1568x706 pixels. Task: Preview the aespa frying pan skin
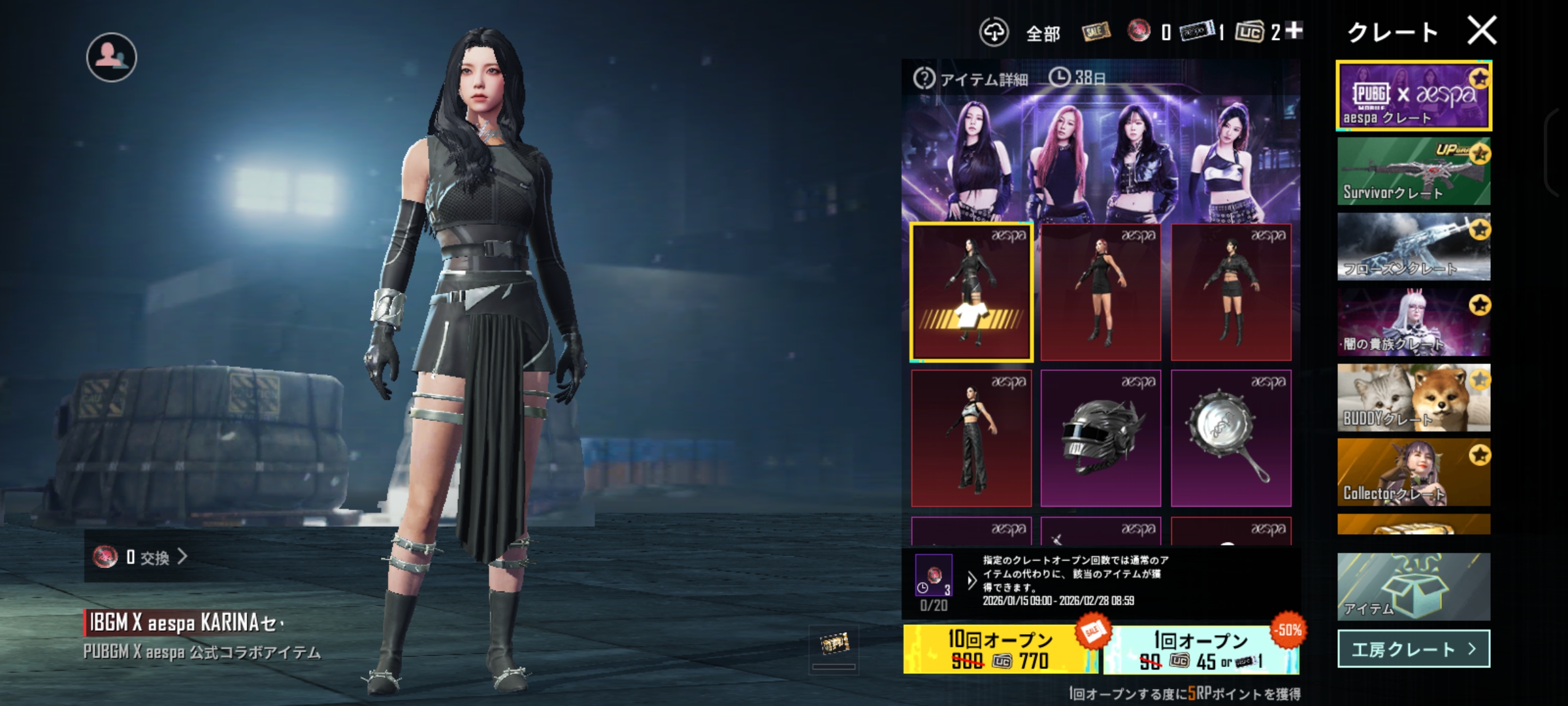(1231, 438)
